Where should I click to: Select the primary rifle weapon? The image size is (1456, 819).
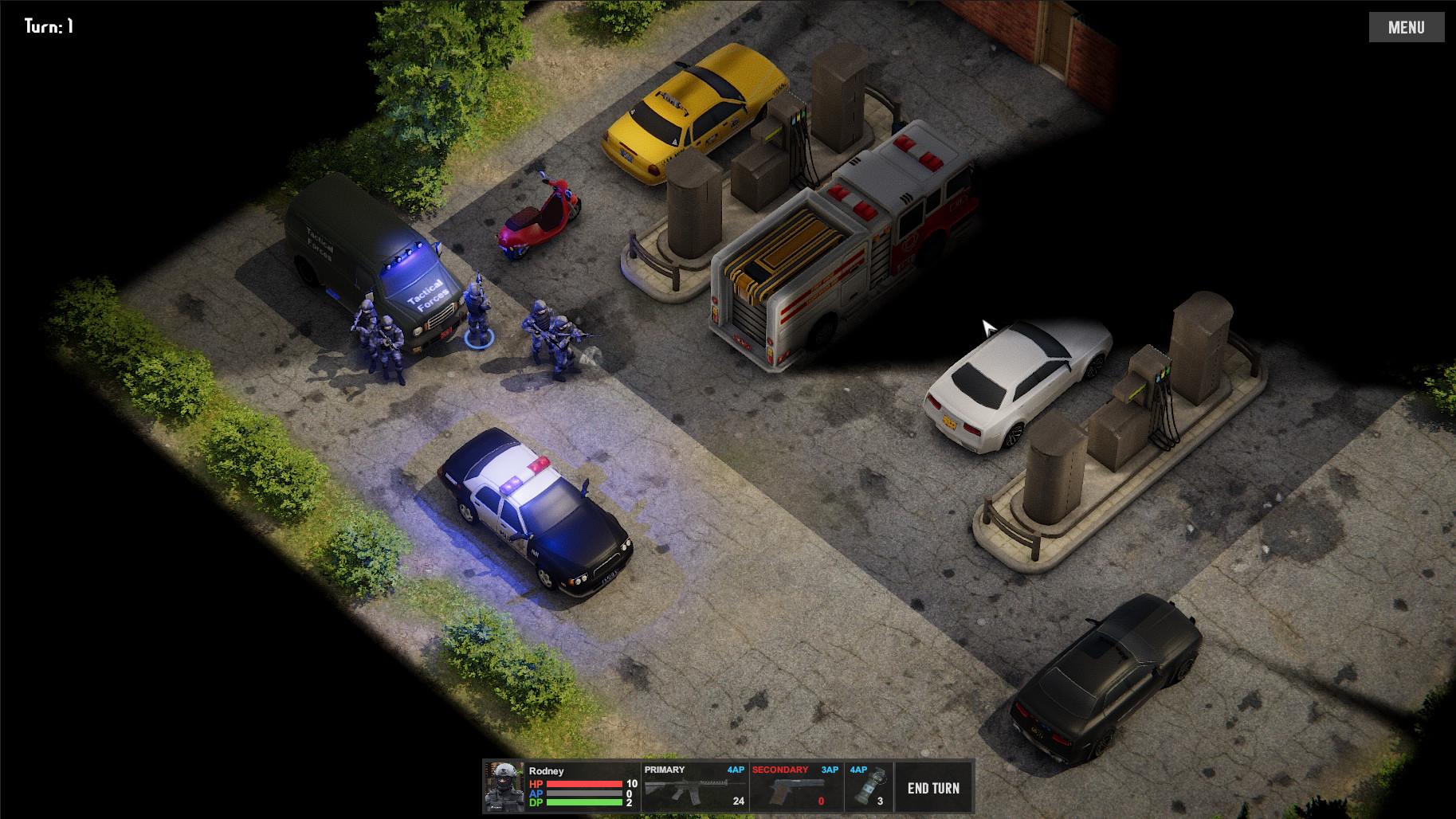(x=693, y=787)
